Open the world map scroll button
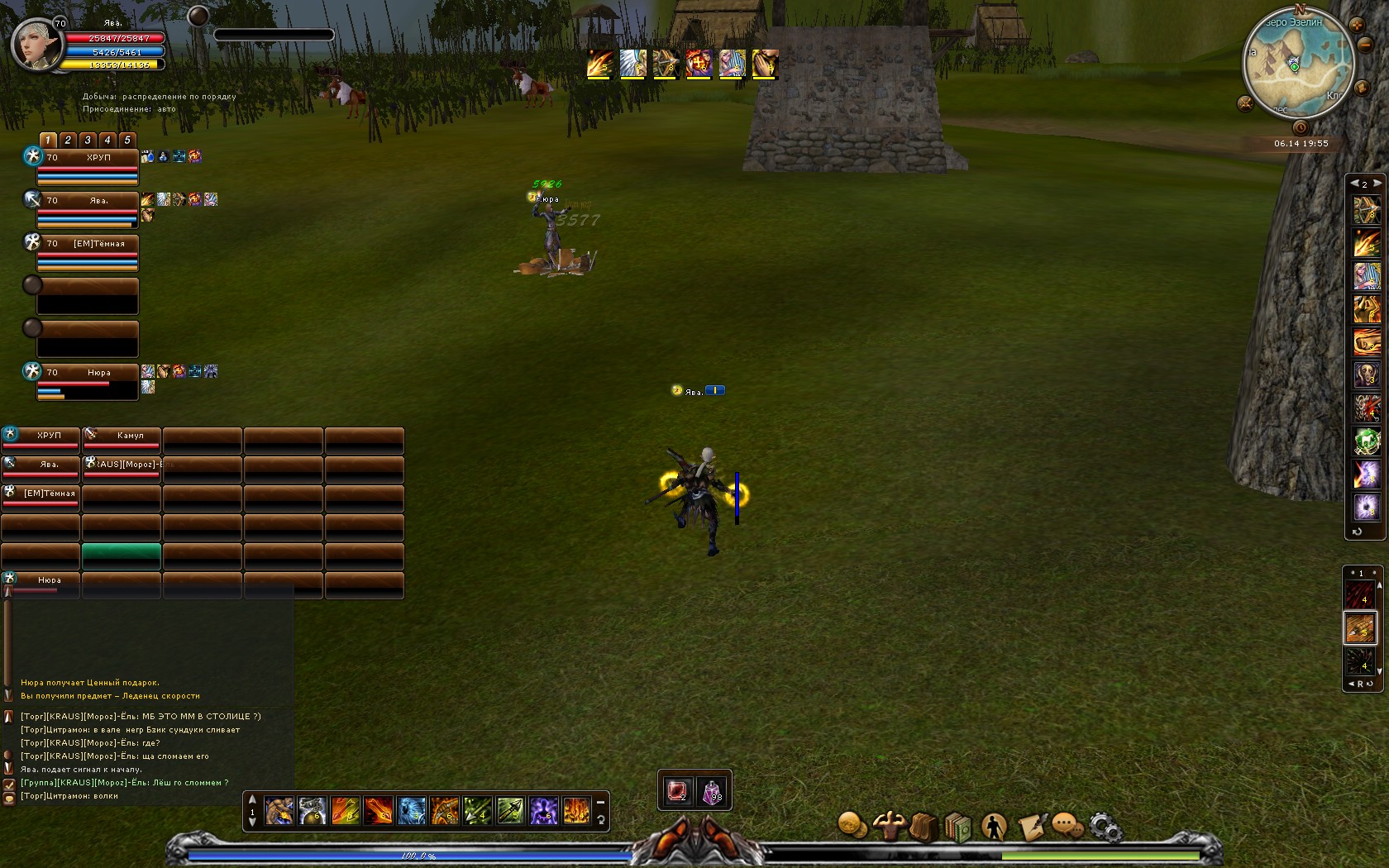The height and width of the screenshot is (868, 1389). point(1361,87)
